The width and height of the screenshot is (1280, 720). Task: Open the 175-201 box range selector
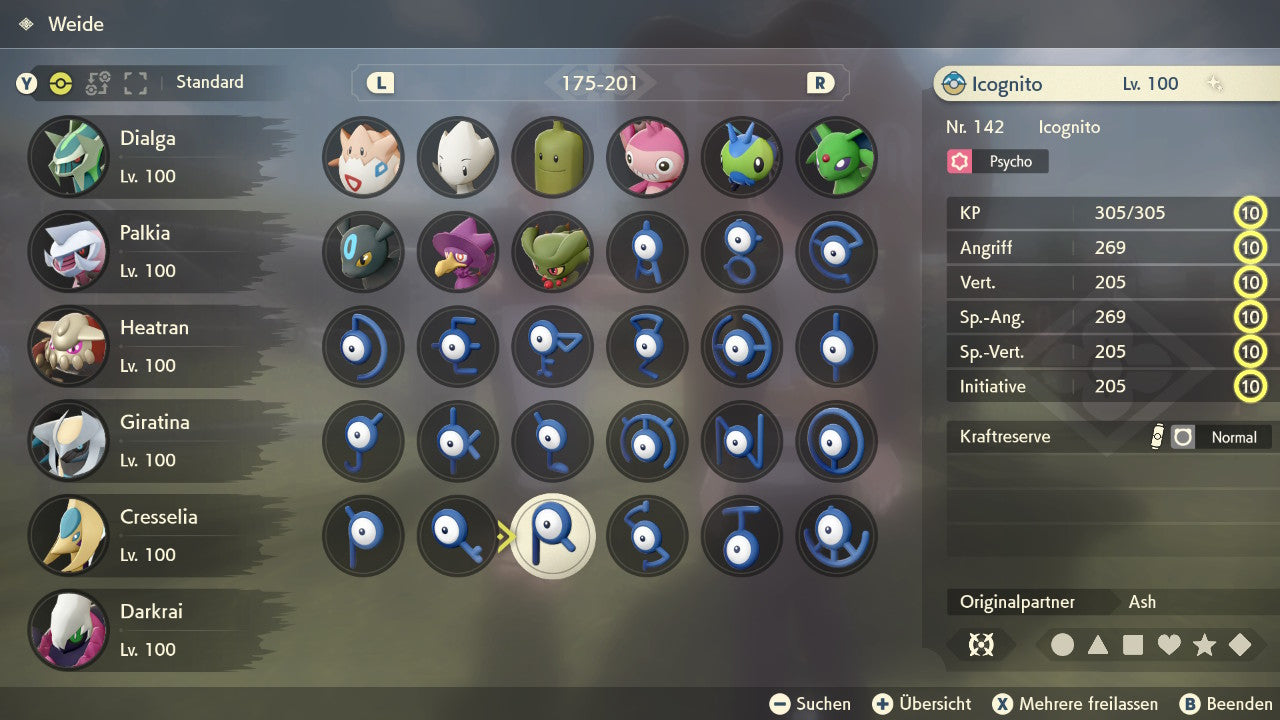pyautogui.click(x=599, y=83)
